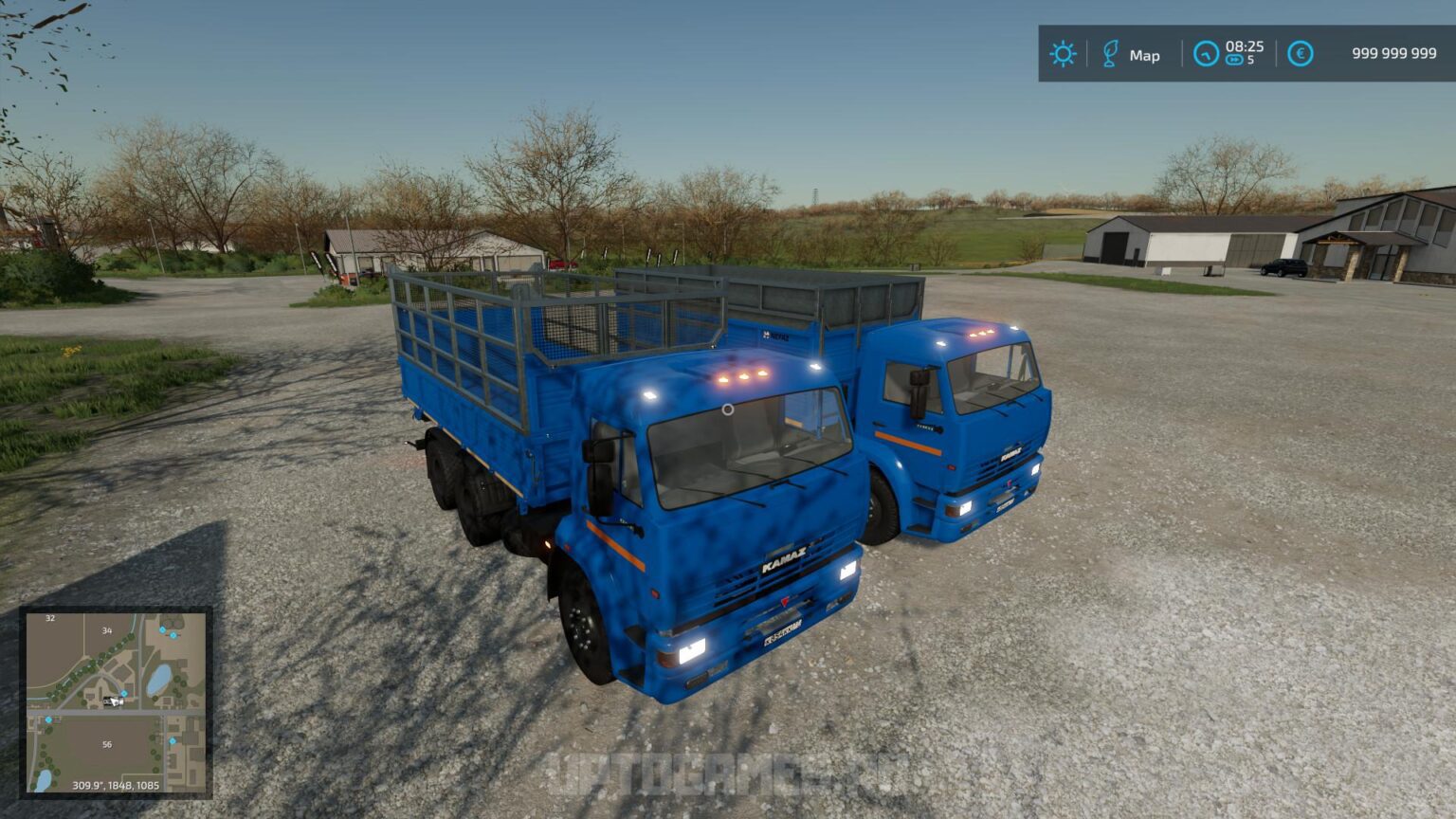Click the euro coin currency icon
The height and width of the screenshot is (819, 1456).
[1301, 55]
